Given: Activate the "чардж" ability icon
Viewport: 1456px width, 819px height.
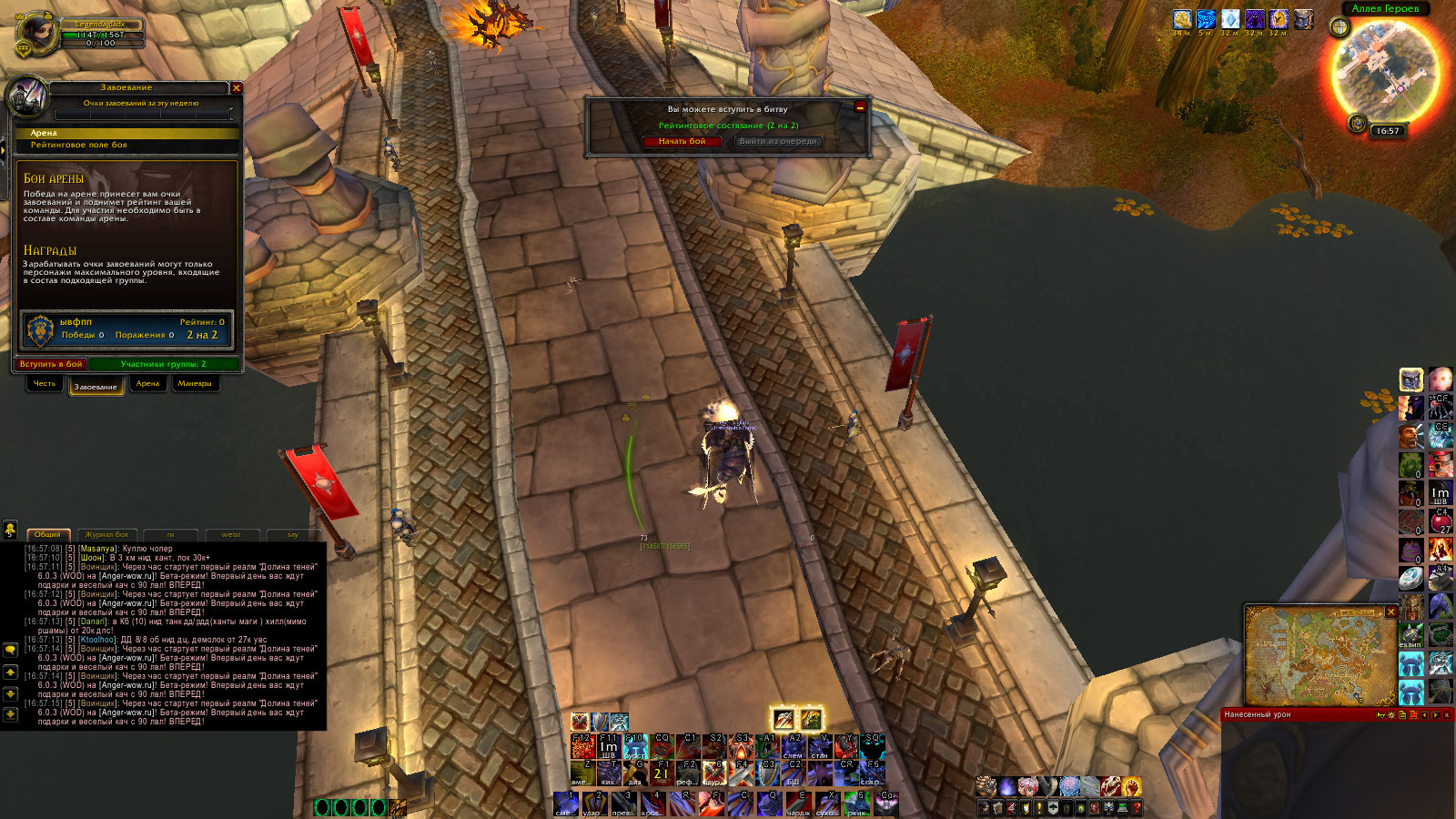Looking at the screenshot, I should point(798,803).
